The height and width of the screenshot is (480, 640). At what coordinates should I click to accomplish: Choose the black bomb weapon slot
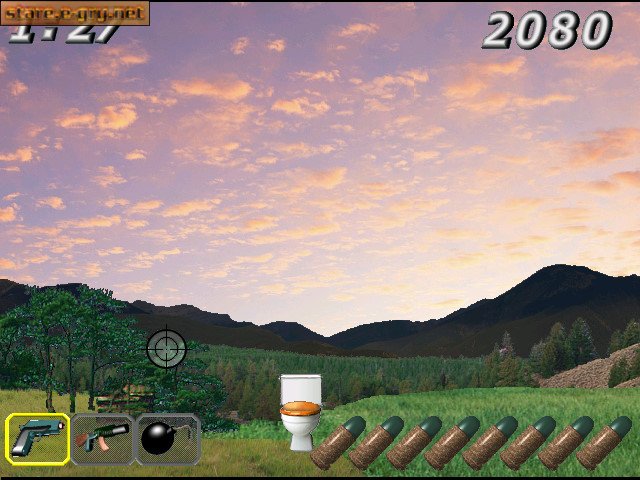pyautogui.click(x=167, y=438)
